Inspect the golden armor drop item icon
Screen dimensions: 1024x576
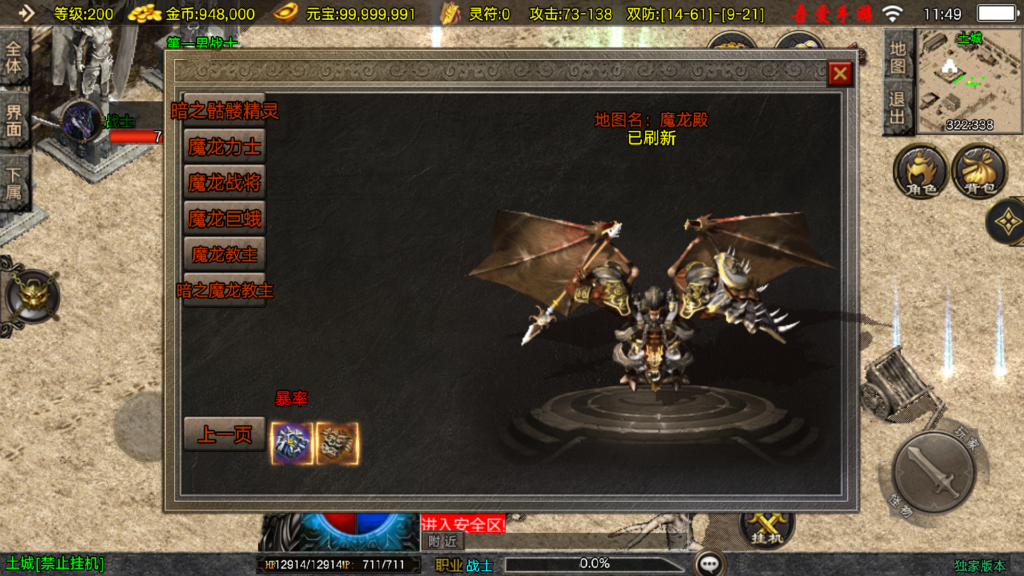[338, 443]
